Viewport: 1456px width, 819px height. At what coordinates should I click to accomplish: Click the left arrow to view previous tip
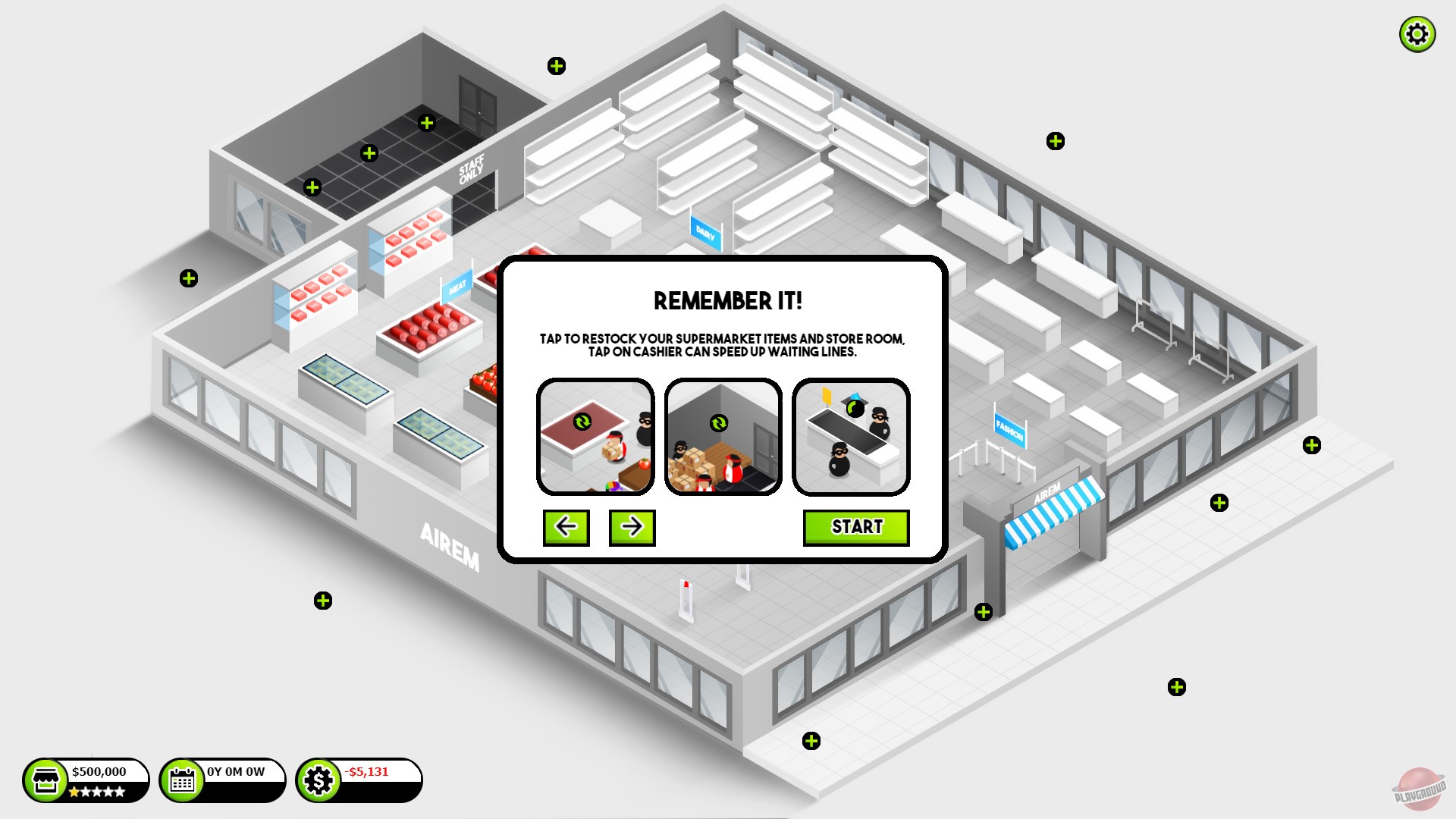click(x=566, y=527)
